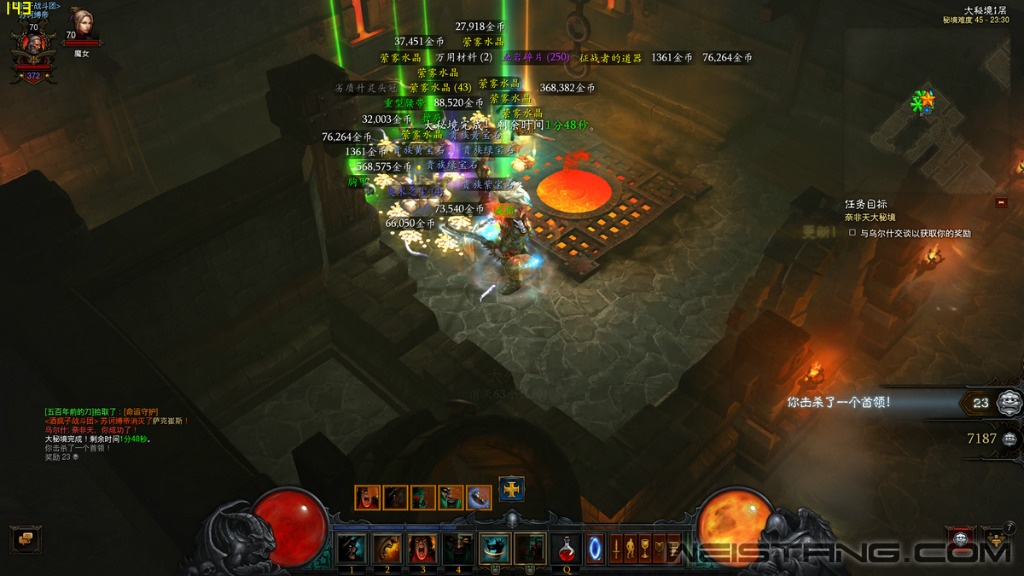Open the golden chalice menu button
Viewport: 1024px width, 576px height.
(x=646, y=548)
